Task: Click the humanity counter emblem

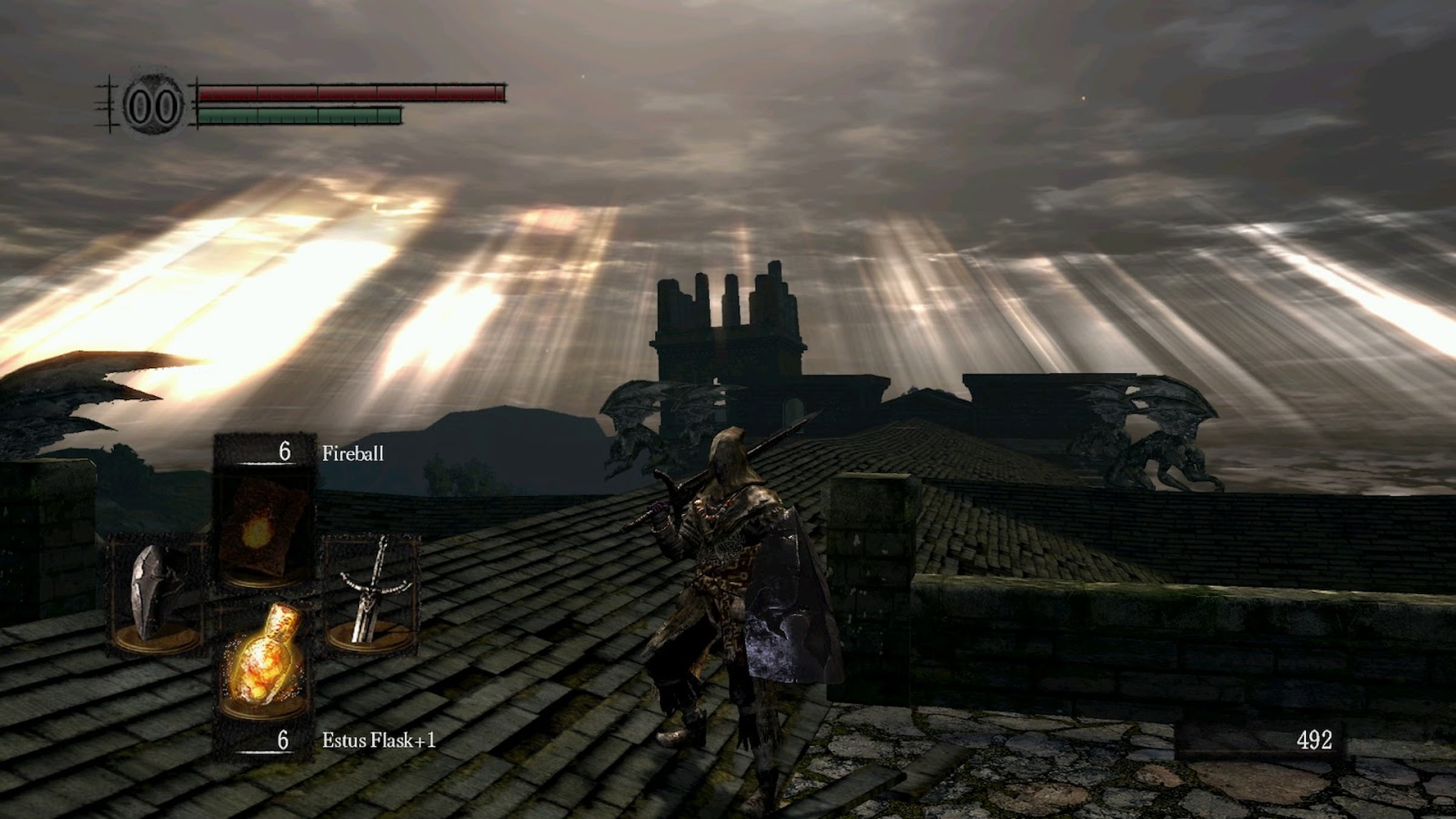Action: pyautogui.click(x=152, y=106)
